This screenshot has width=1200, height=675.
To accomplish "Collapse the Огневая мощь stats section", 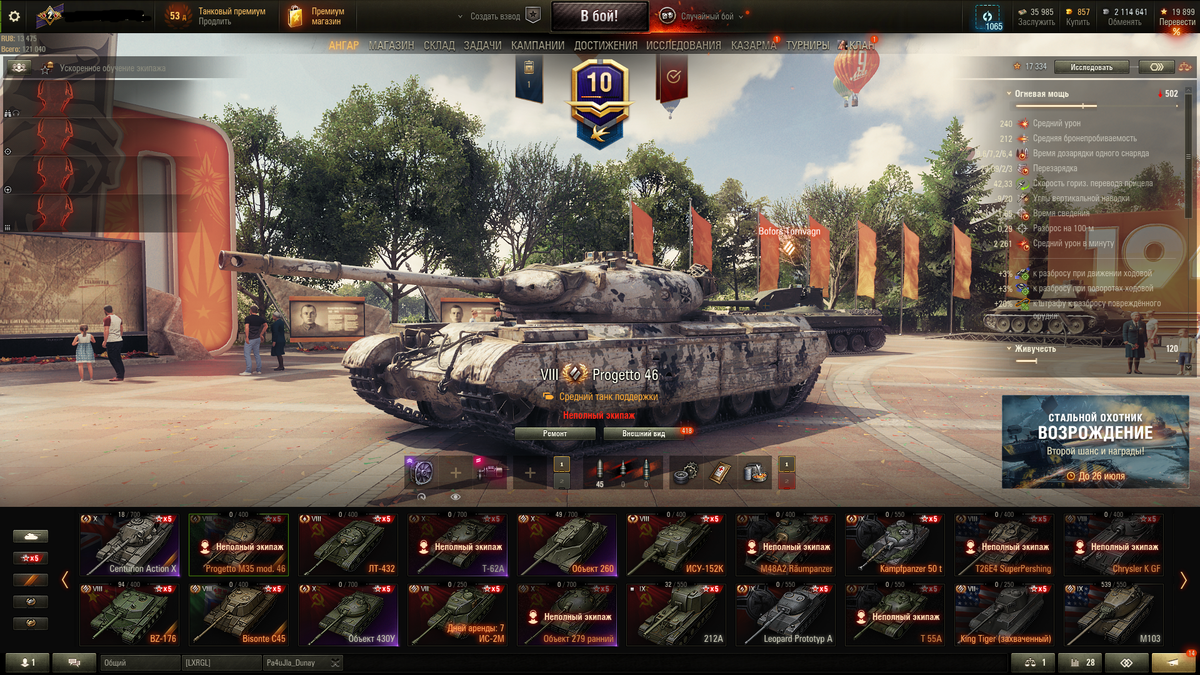I will (x=1010, y=94).
